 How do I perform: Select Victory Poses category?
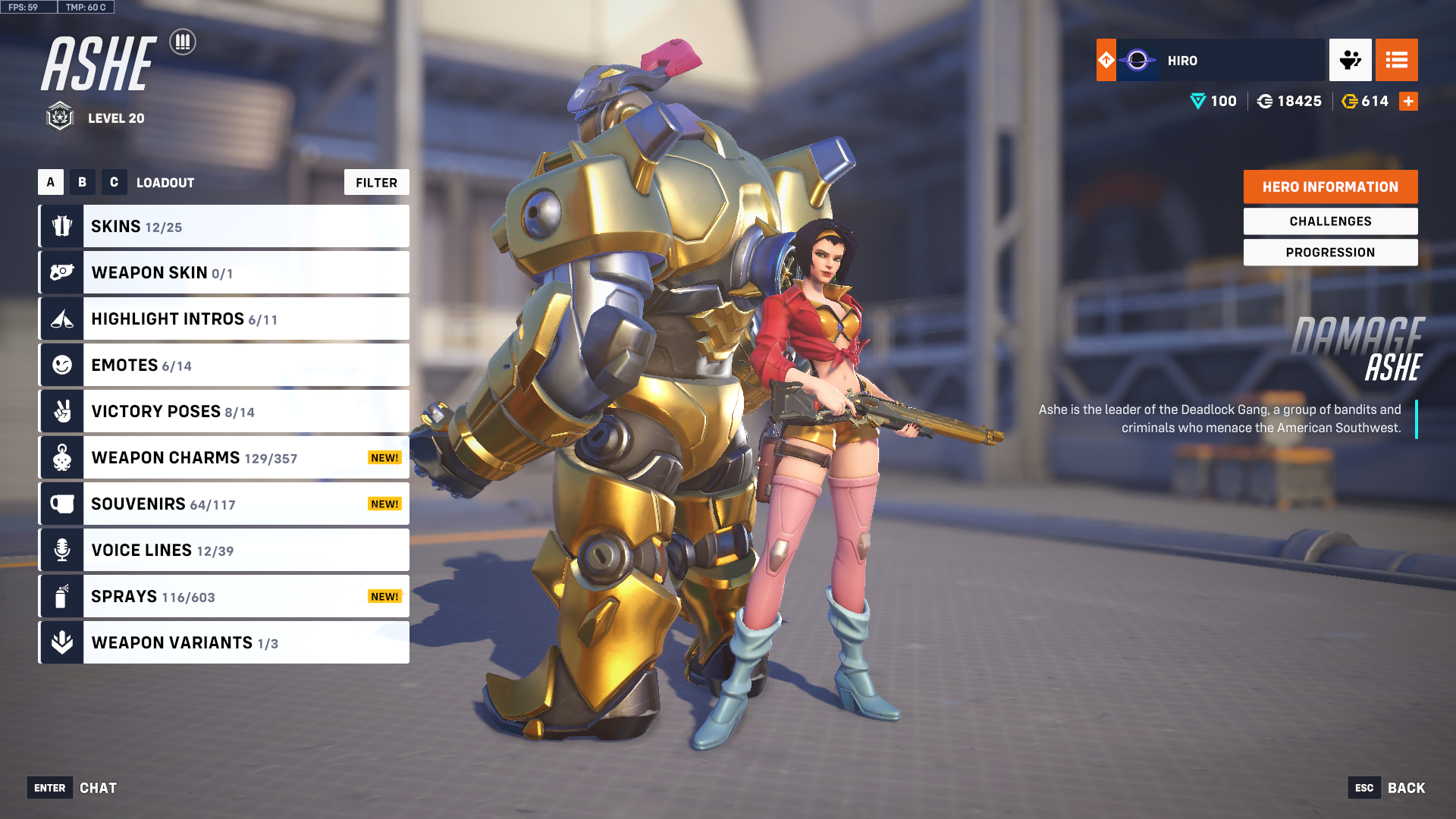[224, 412]
